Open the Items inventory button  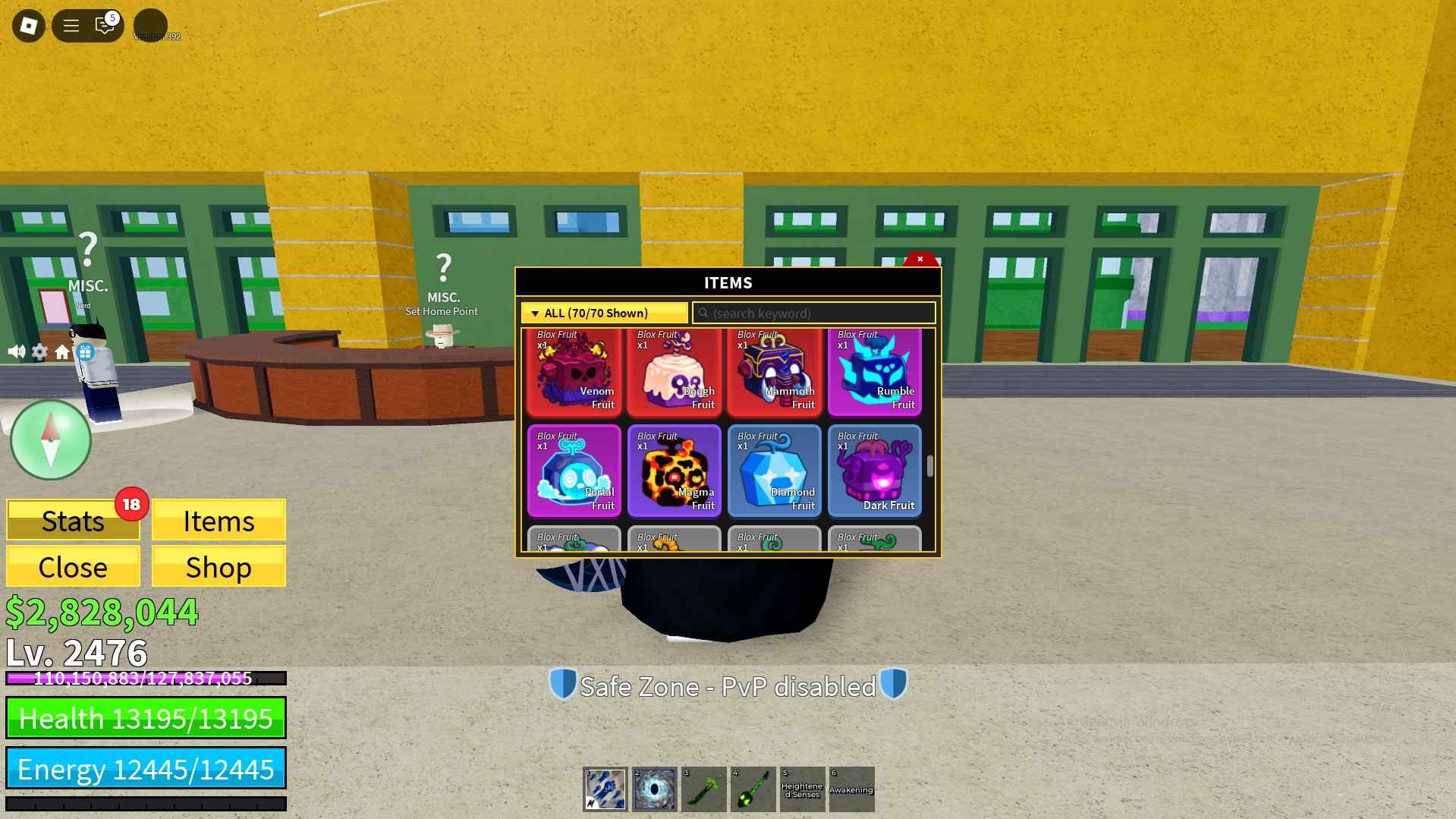click(x=219, y=521)
